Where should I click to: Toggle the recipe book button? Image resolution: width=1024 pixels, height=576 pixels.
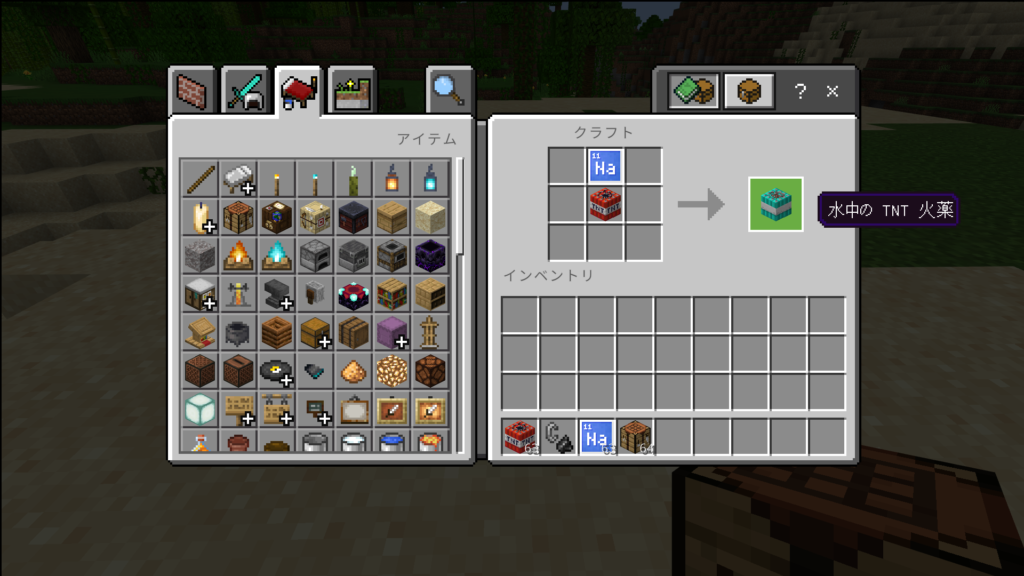click(693, 92)
